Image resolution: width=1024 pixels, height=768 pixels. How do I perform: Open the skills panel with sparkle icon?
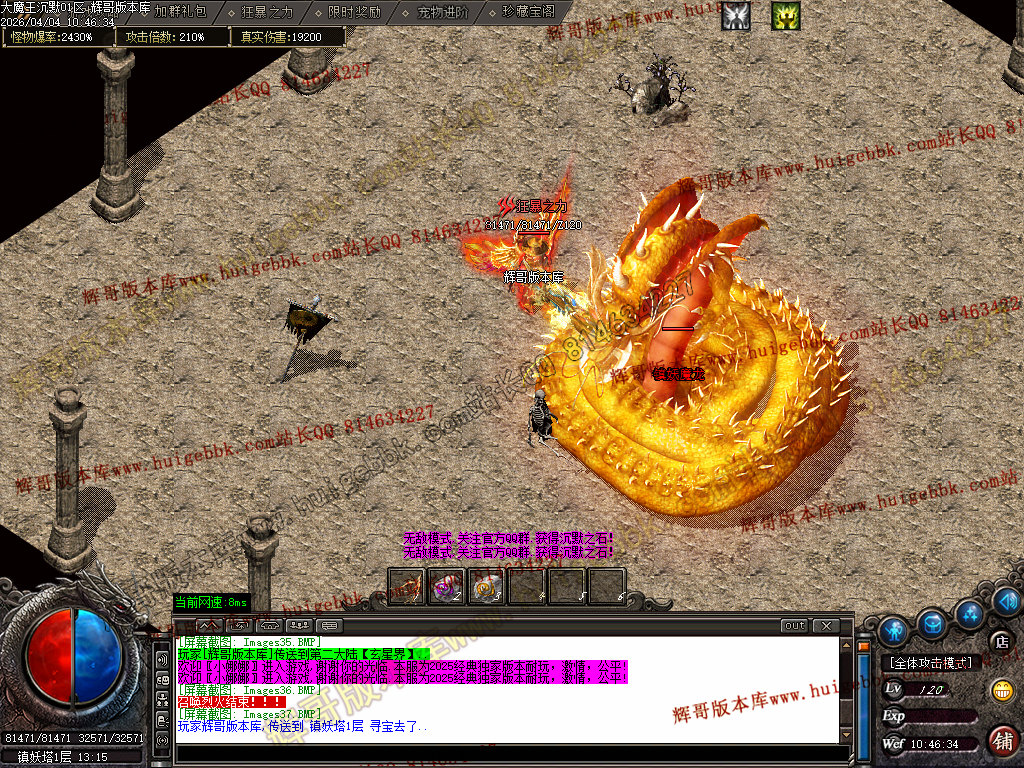(x=969, y=613)
